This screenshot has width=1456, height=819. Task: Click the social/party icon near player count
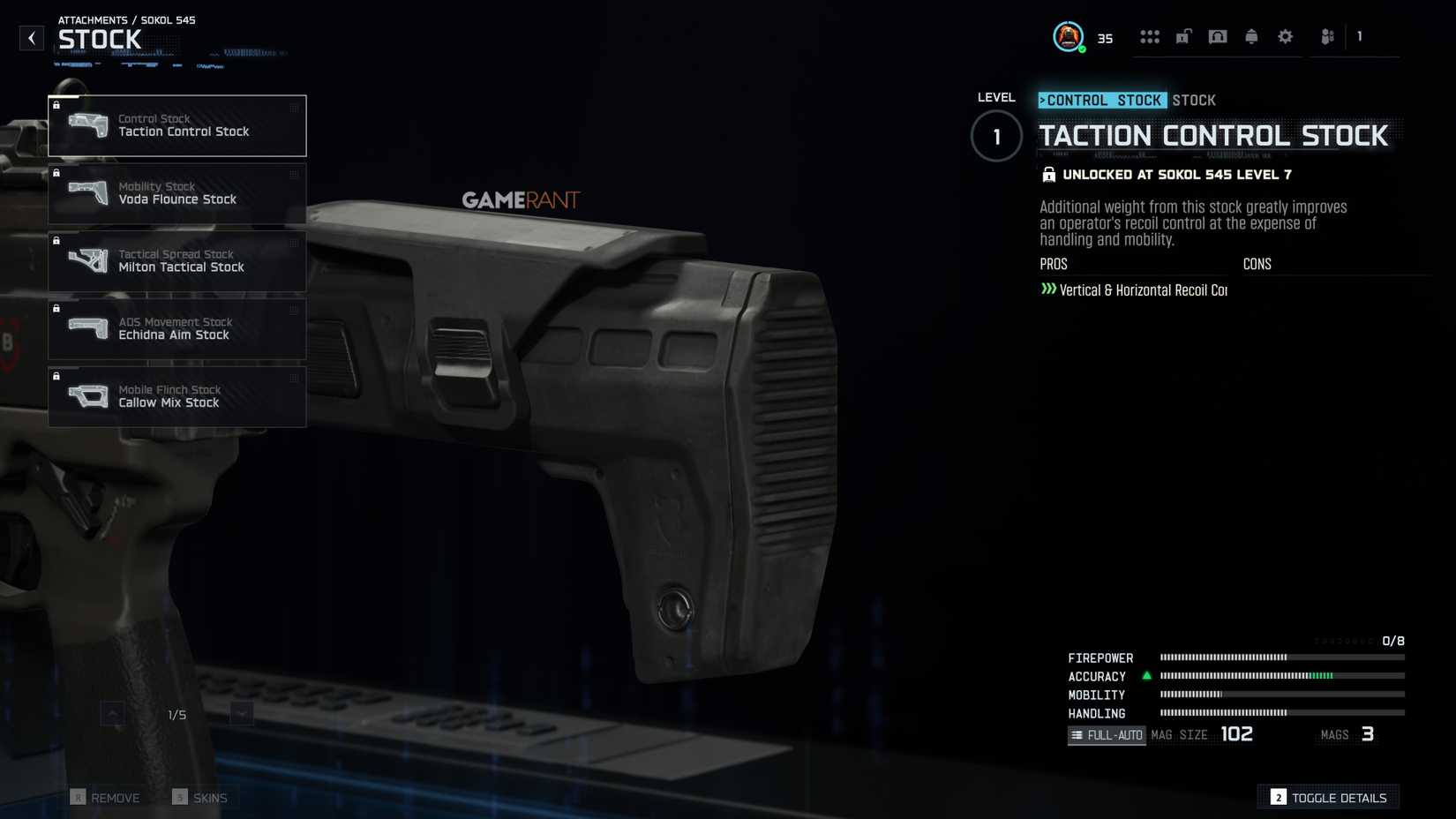(x=1327, y=37)
